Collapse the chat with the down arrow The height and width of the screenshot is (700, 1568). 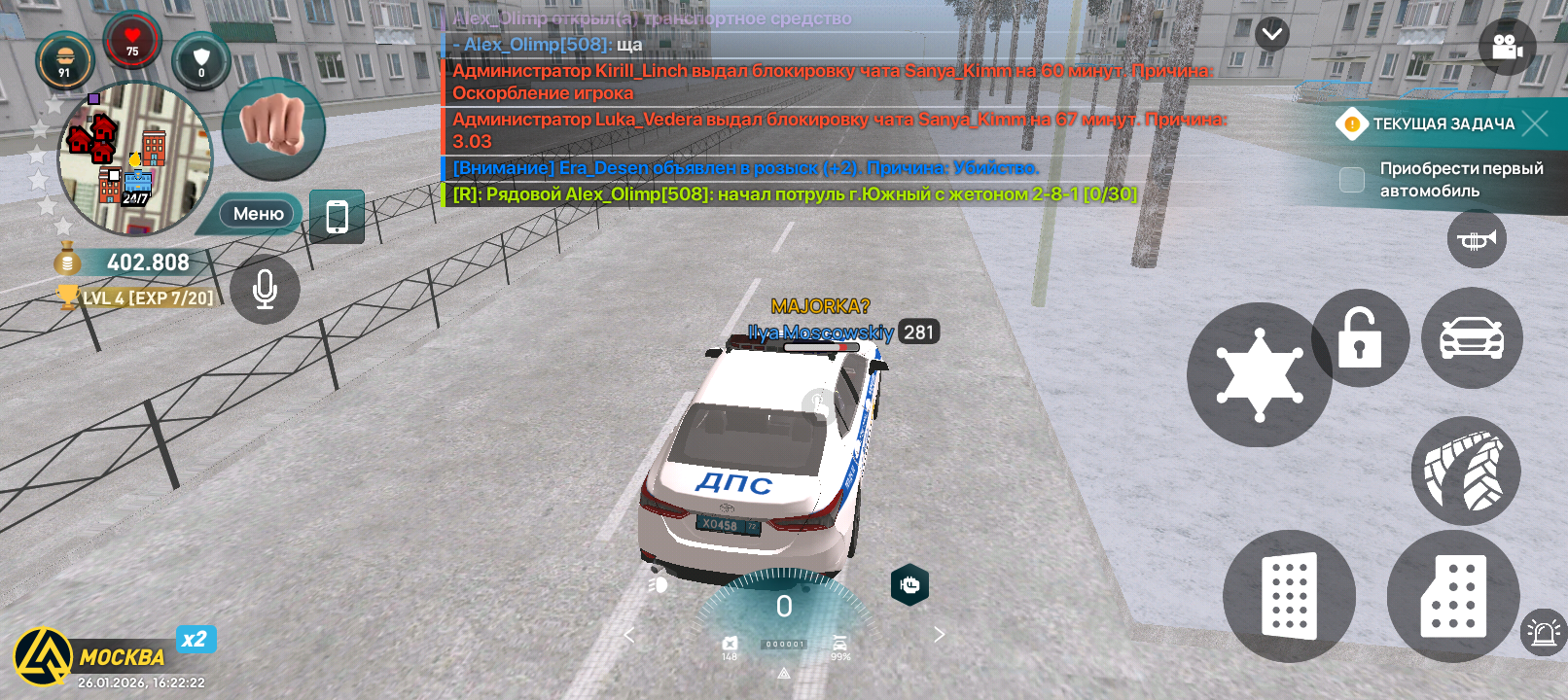point(1271,35)
